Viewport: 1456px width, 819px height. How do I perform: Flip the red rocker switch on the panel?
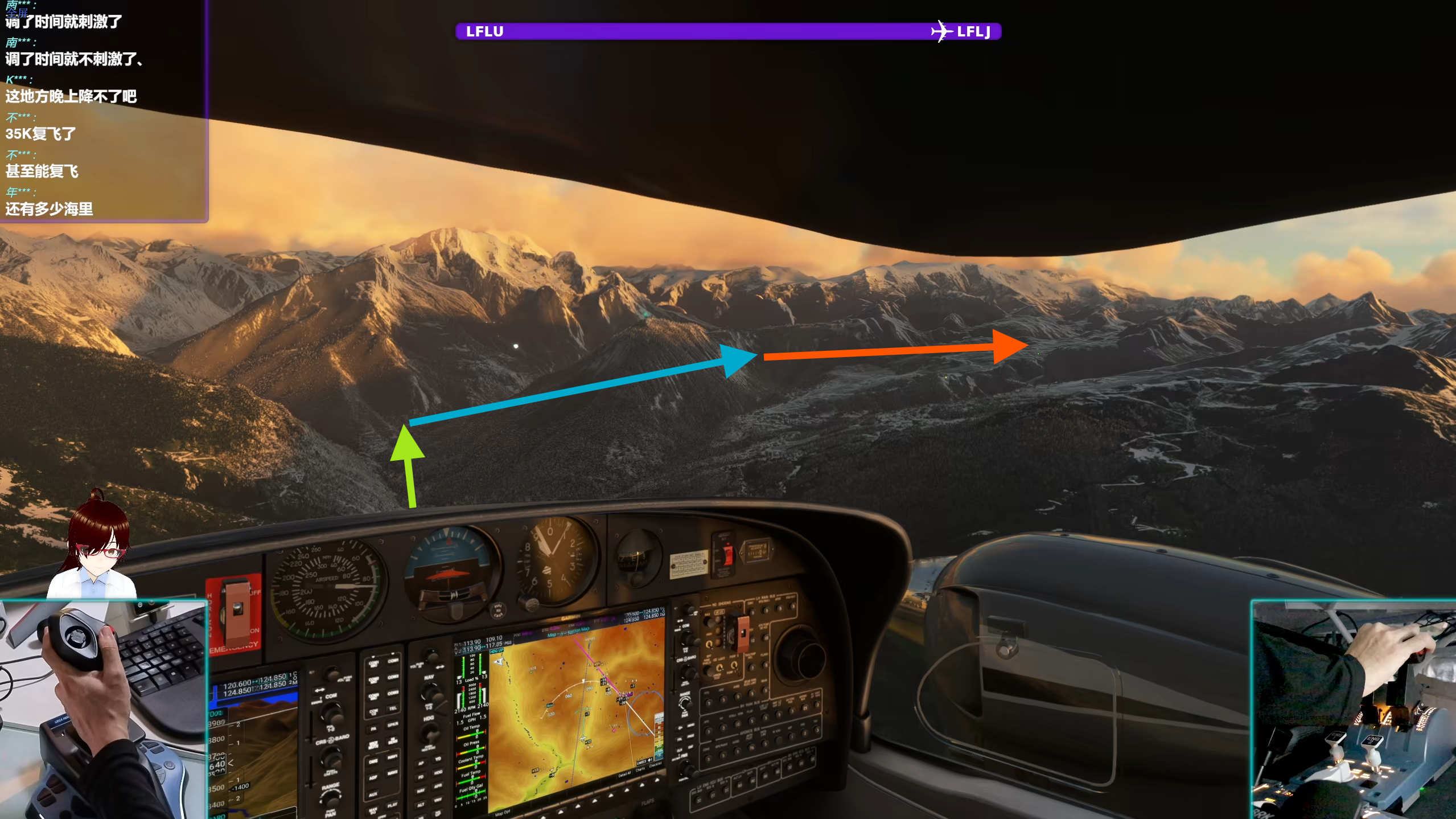coord(729,555)
